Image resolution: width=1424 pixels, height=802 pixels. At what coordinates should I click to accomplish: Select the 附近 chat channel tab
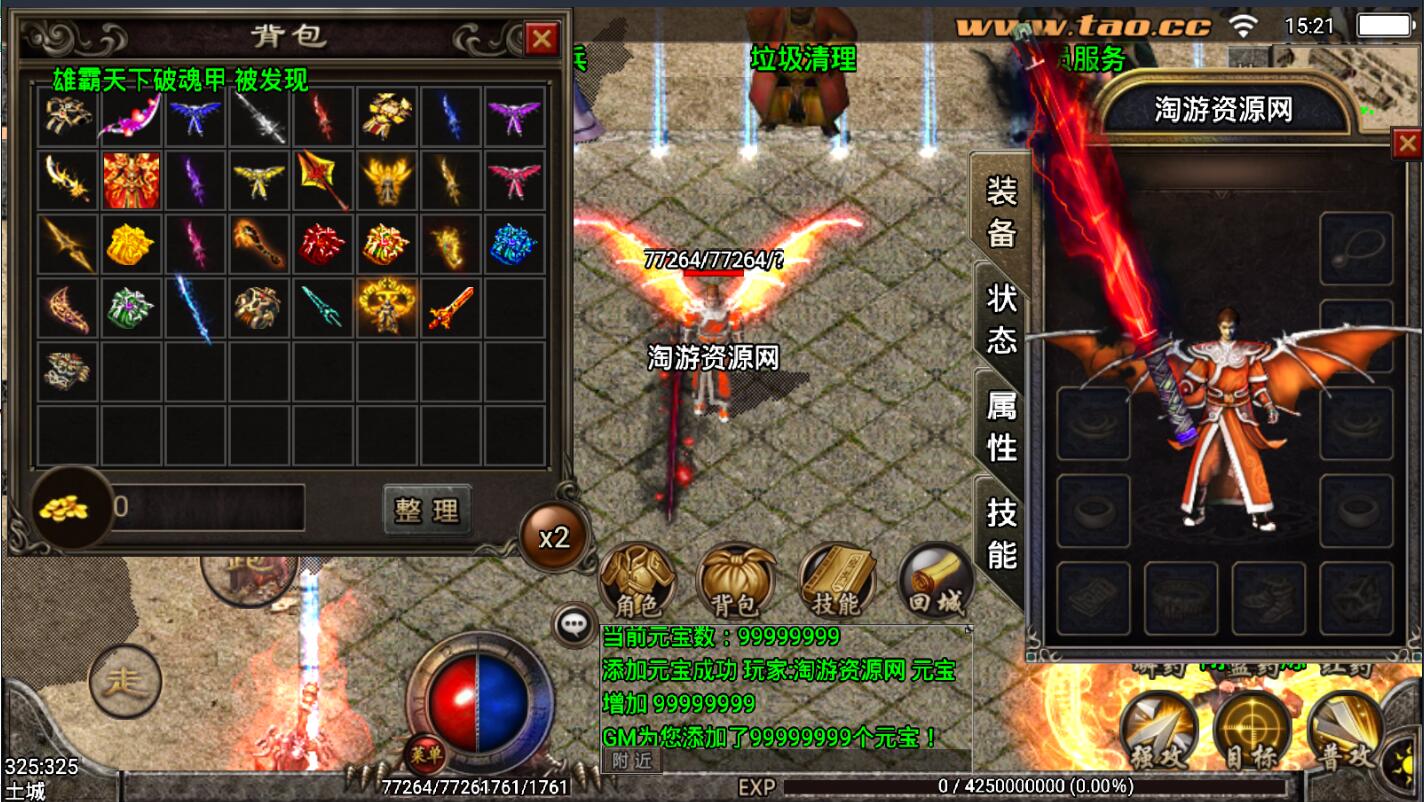coord(632,760)
